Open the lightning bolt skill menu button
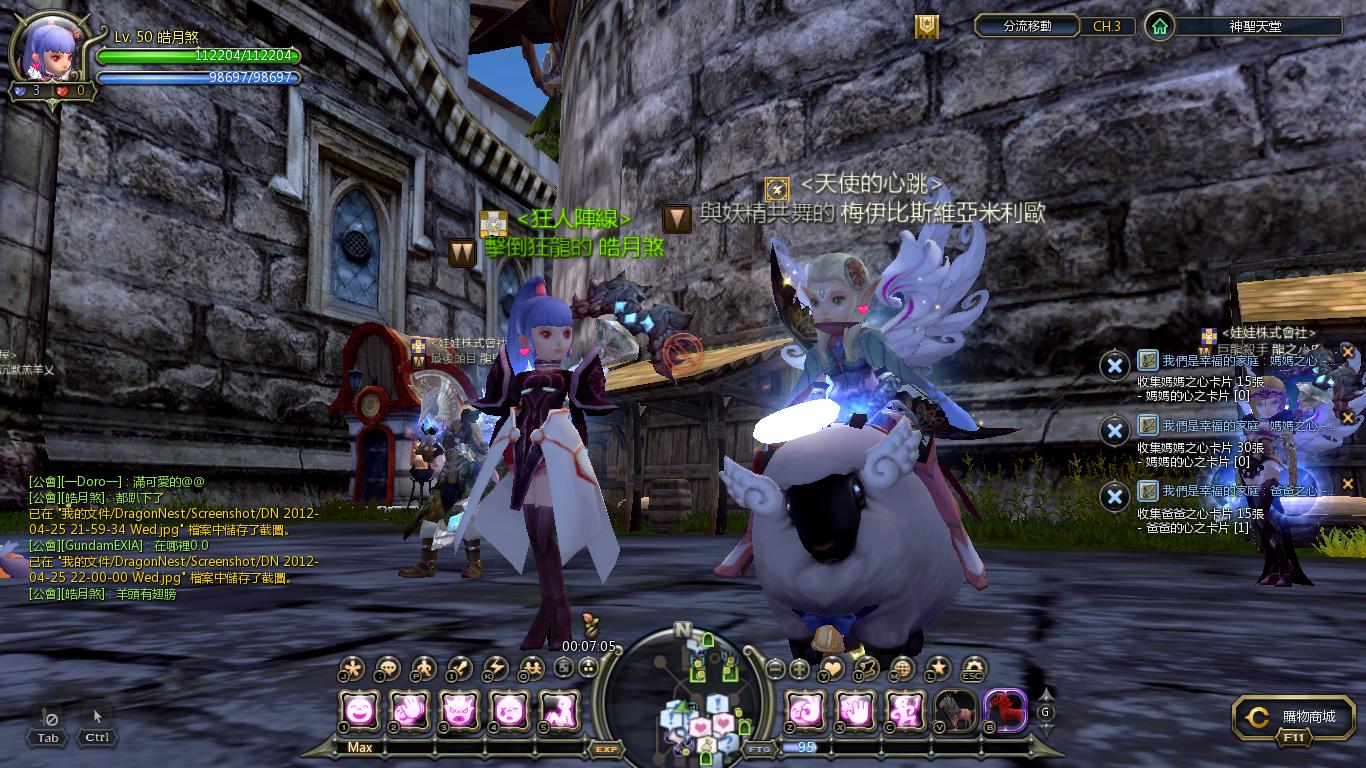Viewport: 1366px width, 768px height. (x=496, y=669)
